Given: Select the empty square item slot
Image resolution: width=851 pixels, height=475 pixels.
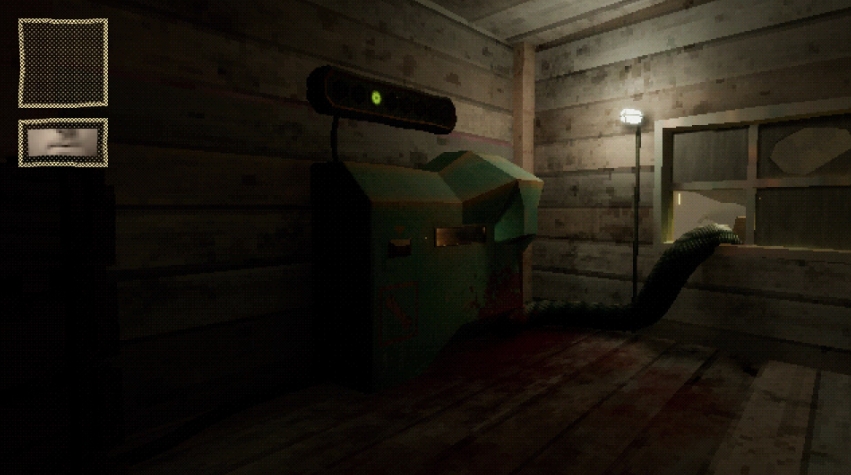Looking at the screenshot, I should [x=63, y=63].
